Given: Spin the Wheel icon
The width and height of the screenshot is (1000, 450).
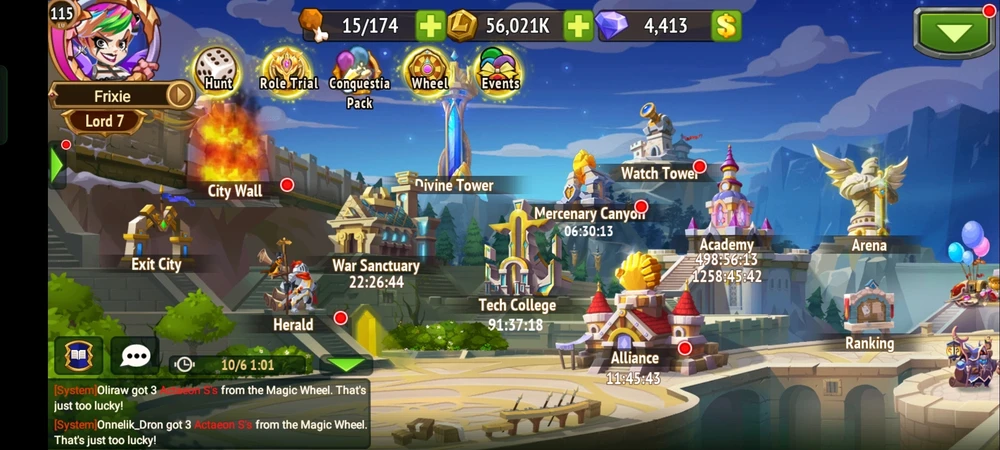Looking at the screenshot, I should pos(428,68).
